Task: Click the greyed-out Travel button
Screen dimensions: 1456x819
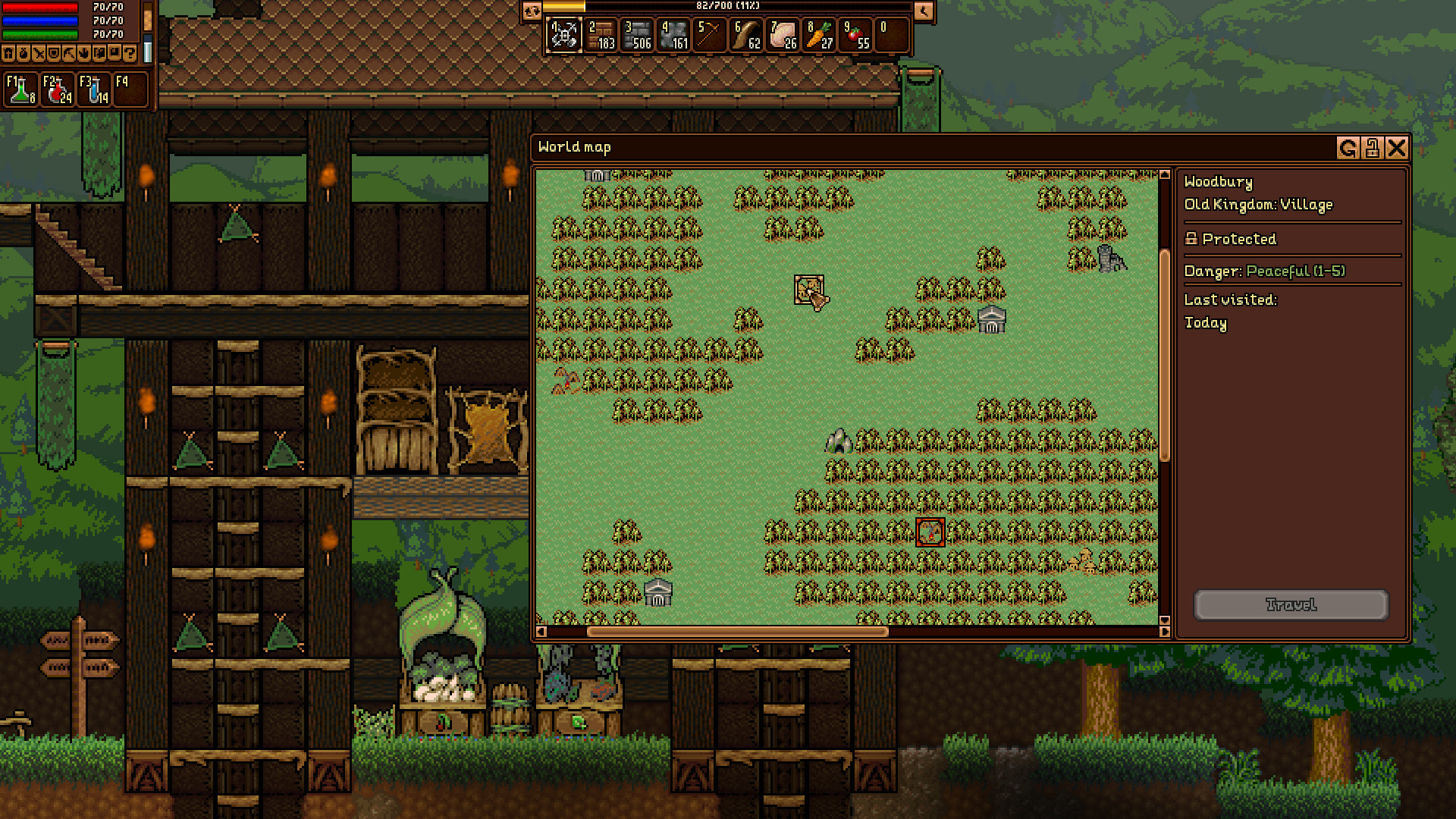Action: (1291, 604)
